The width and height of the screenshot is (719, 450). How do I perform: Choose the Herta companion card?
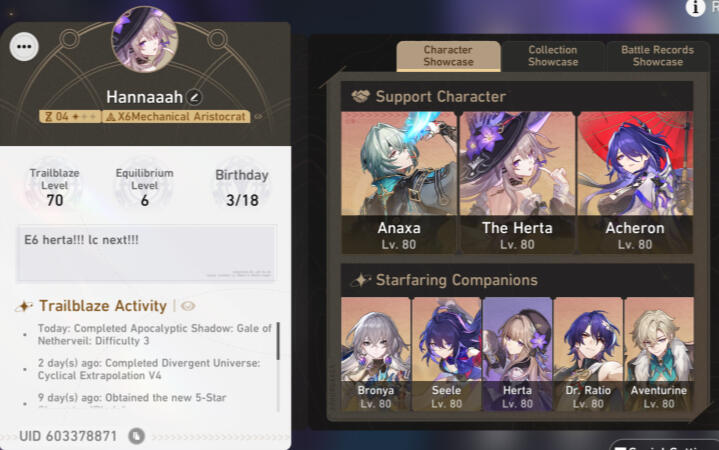[517, 353]
